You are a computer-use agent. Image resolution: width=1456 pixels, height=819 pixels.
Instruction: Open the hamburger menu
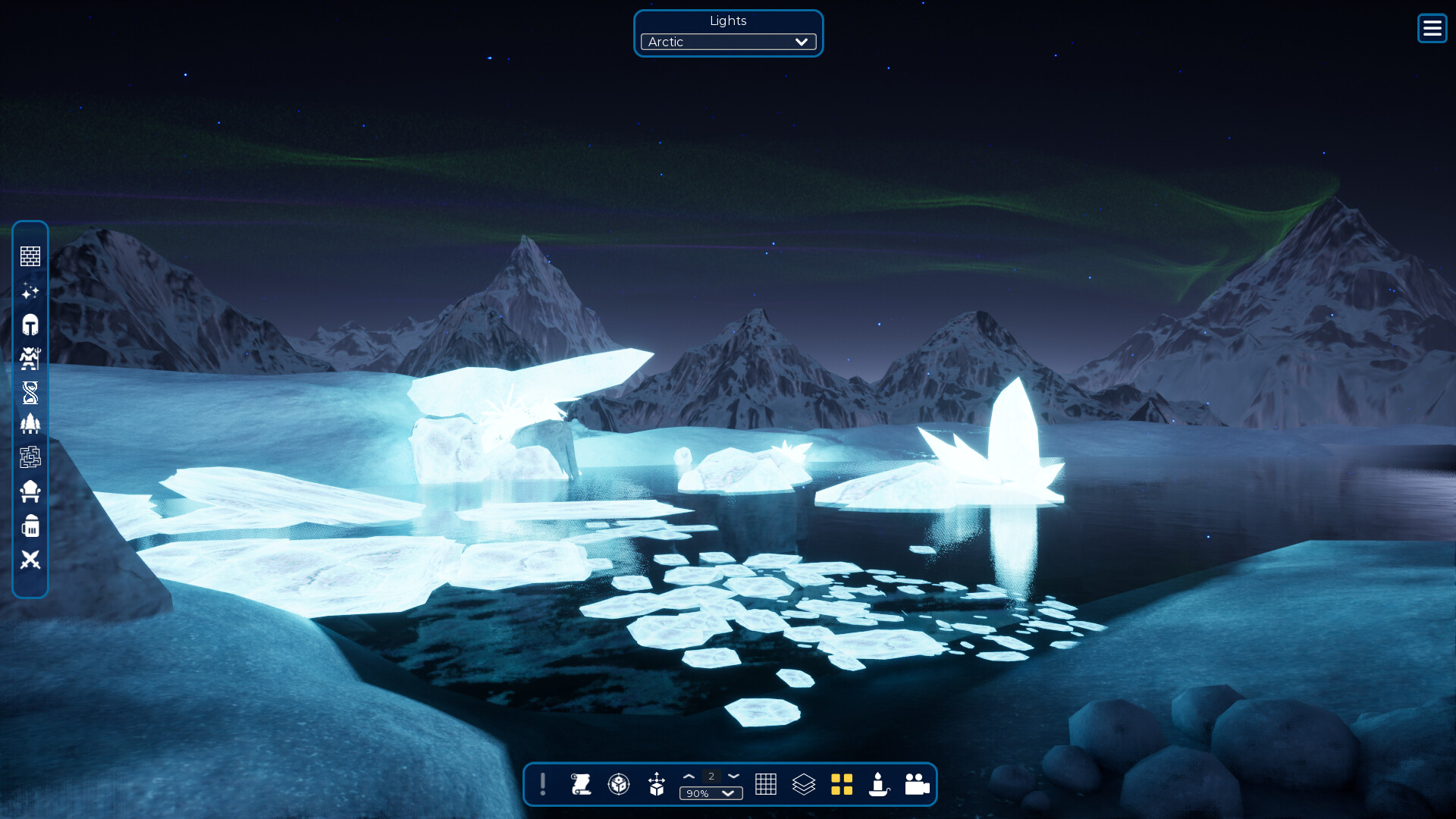1432,28
